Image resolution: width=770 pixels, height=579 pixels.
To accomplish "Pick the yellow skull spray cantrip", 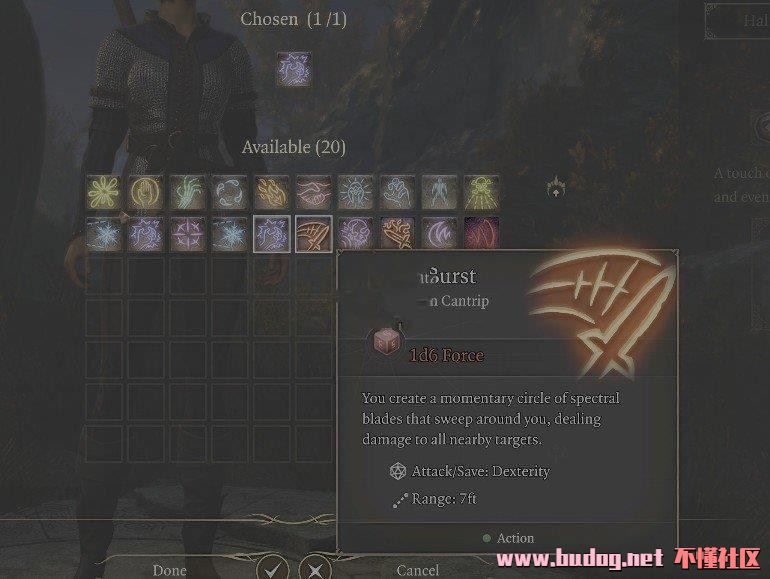I will click(481, 191).
